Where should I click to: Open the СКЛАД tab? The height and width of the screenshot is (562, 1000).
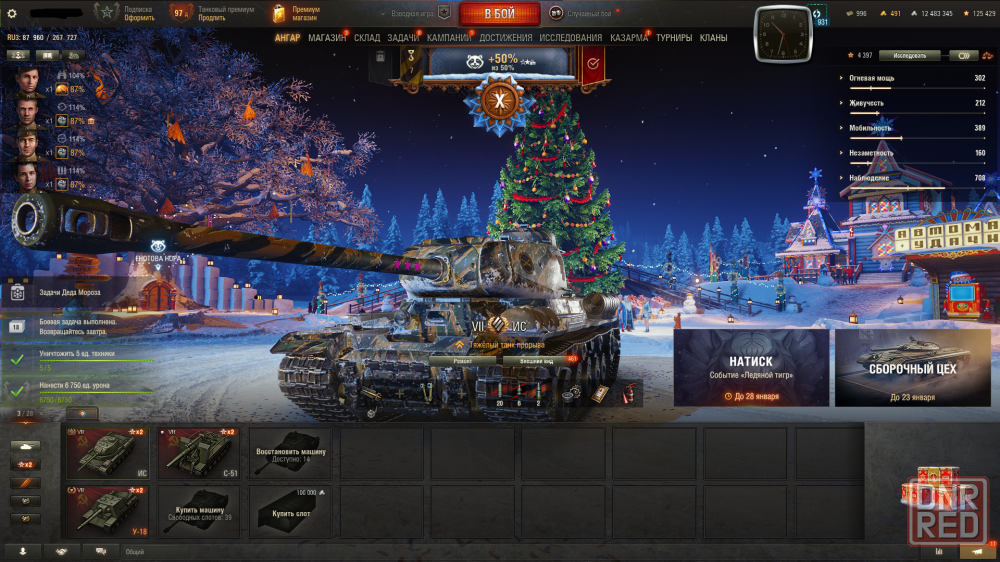pos(367,38)
